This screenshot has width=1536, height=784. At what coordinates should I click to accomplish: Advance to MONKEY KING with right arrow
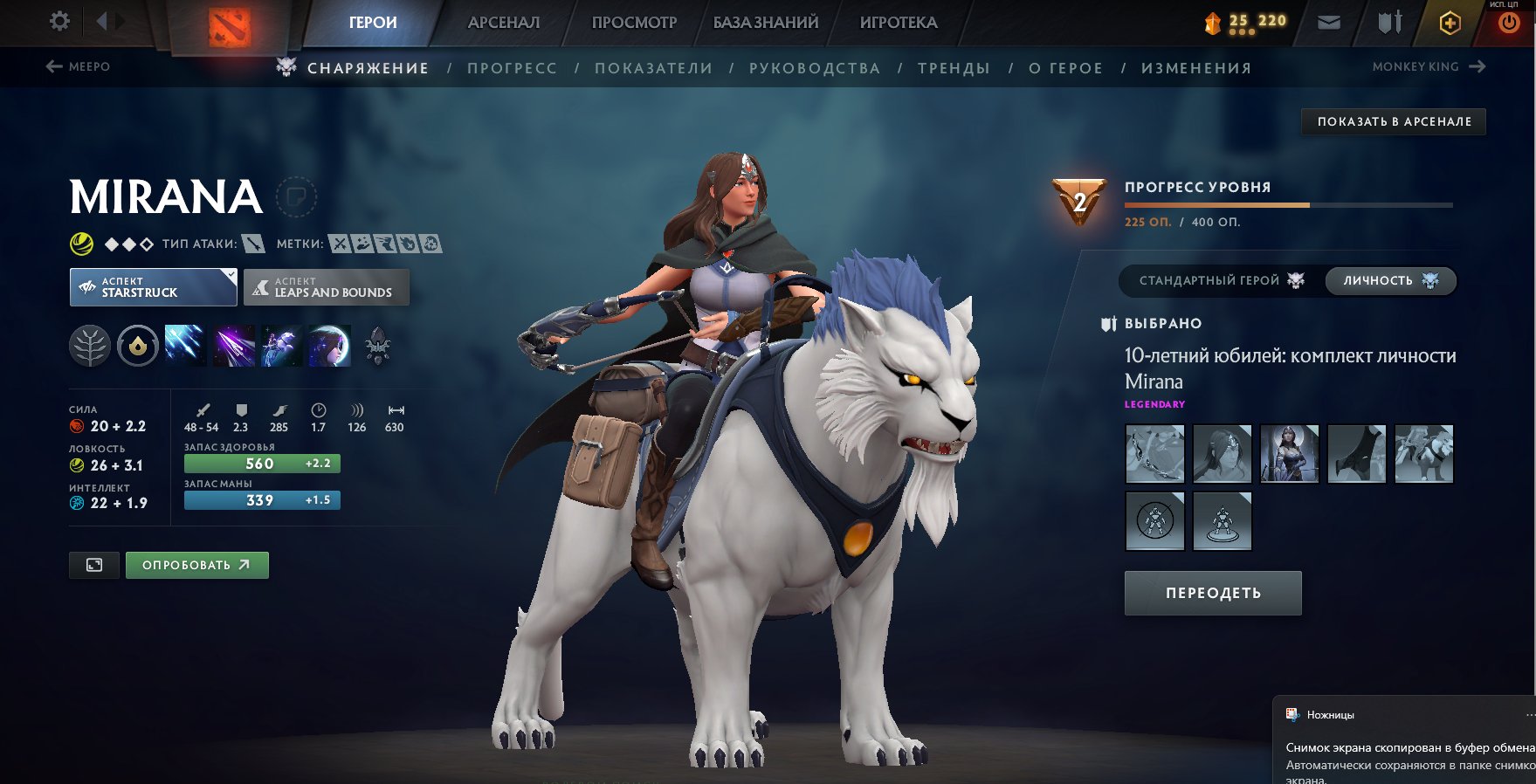[1478, 65]
